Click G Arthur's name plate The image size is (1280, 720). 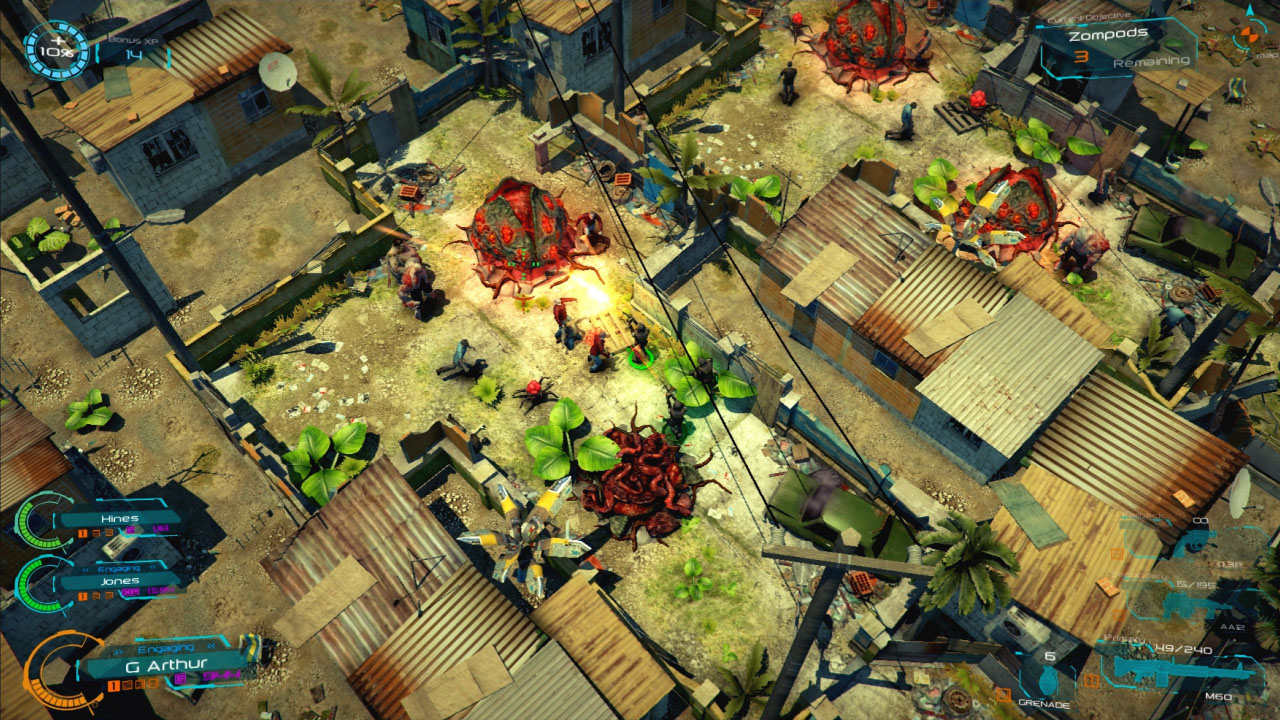(168, 665)
